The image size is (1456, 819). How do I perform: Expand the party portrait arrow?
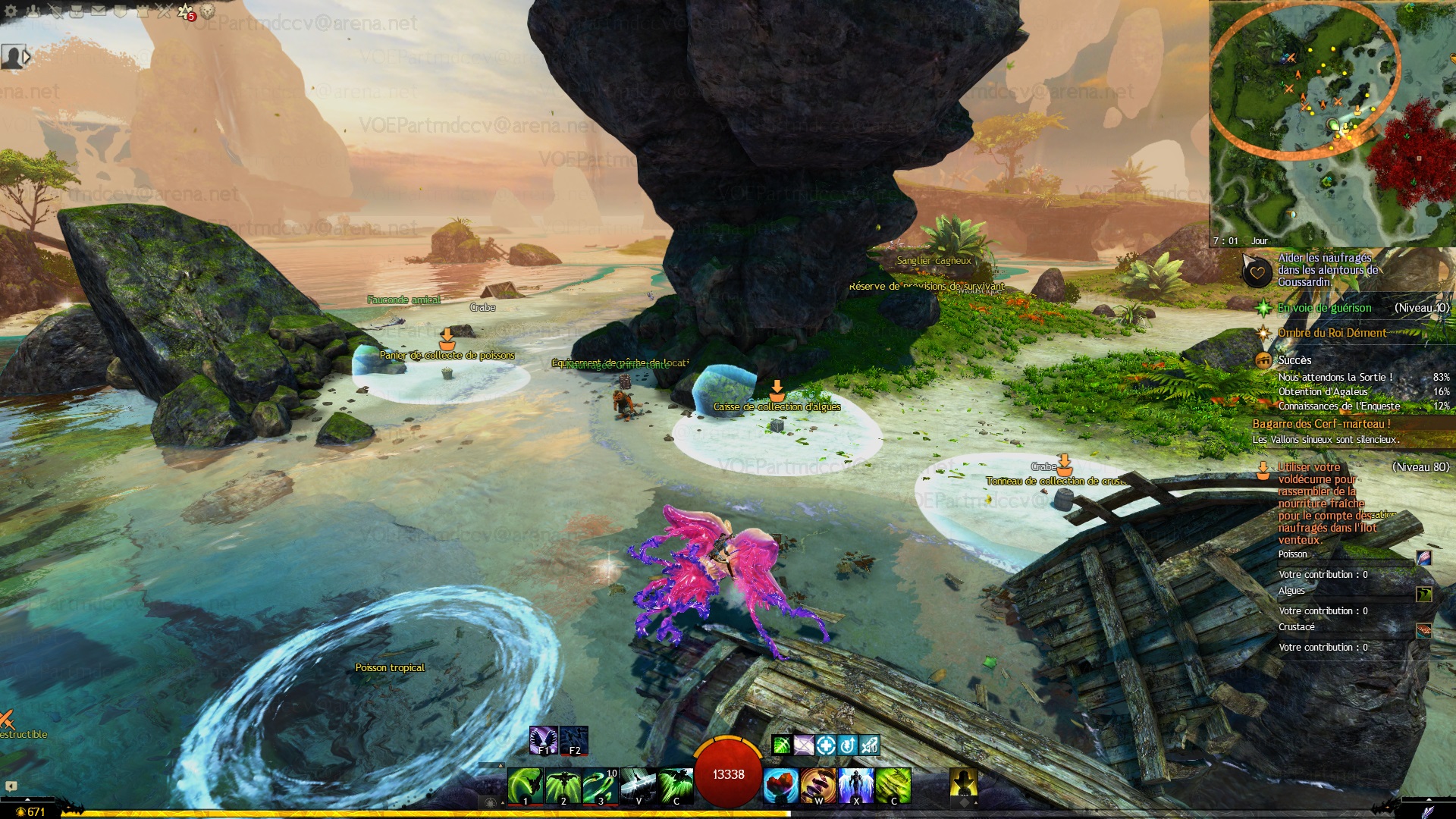coord(27,57)
